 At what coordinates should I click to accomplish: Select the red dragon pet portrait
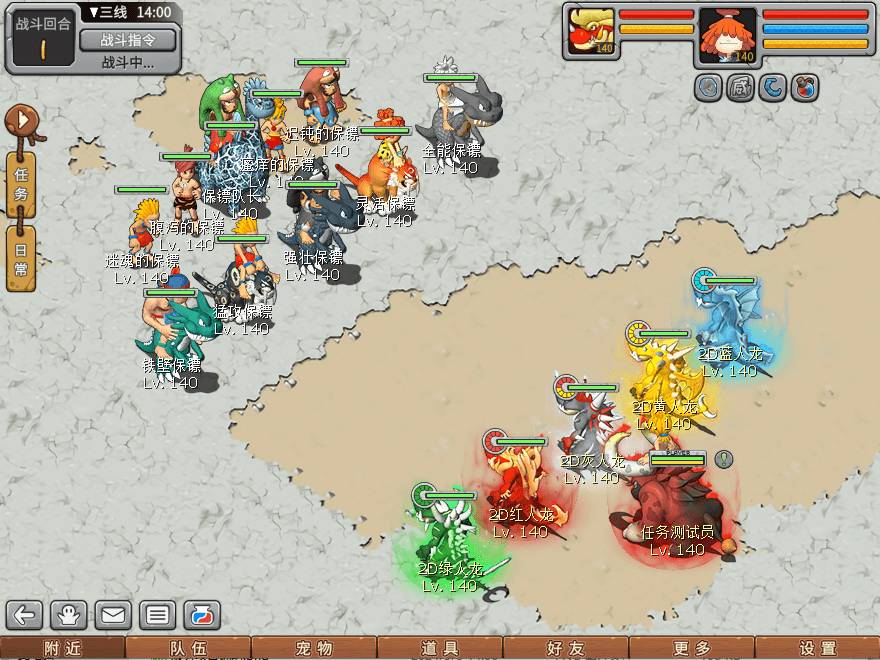point(591,32)
